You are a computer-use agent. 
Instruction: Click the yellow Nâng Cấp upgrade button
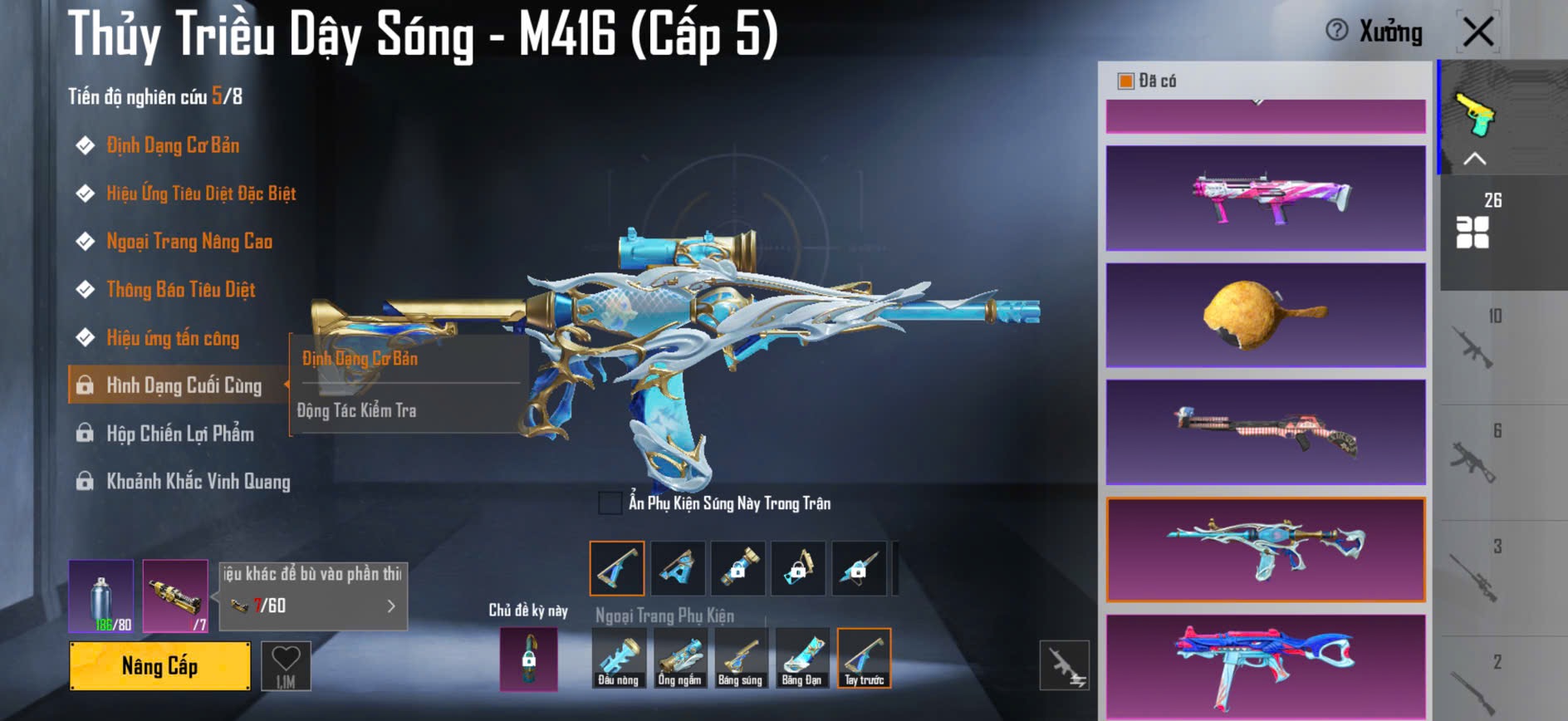pos(159,665)
